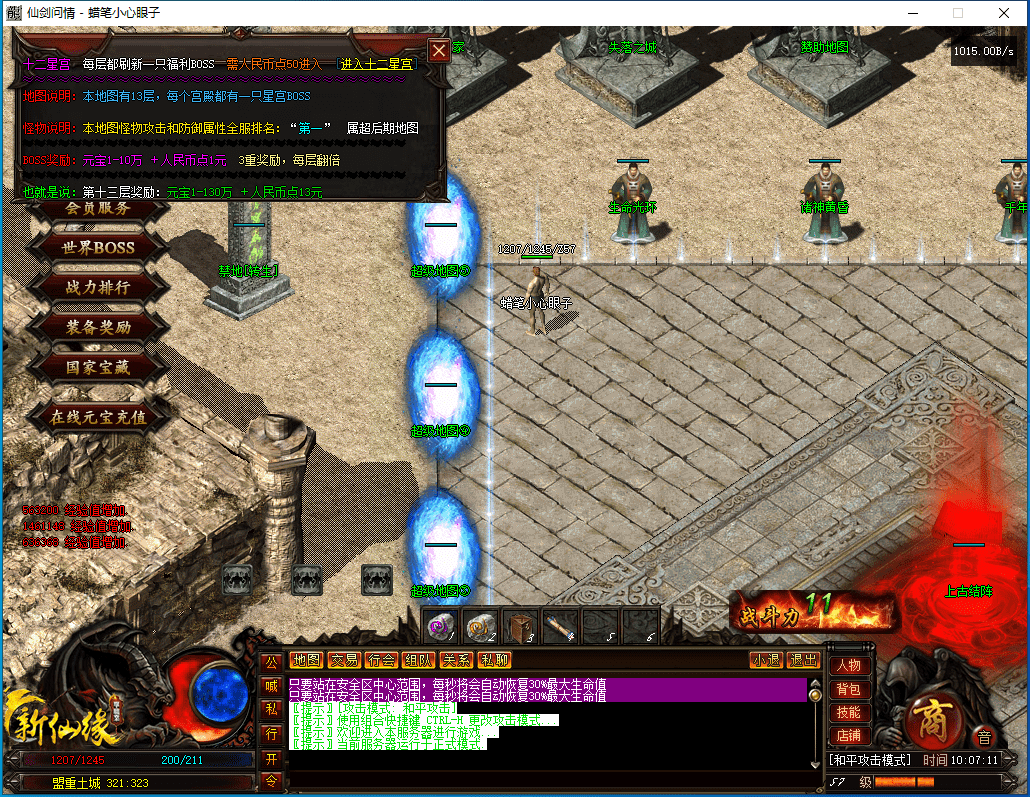Viewport: 1030px width, 797px height.
Task: Click the 退出 exit button
Action: click(803, 660)
